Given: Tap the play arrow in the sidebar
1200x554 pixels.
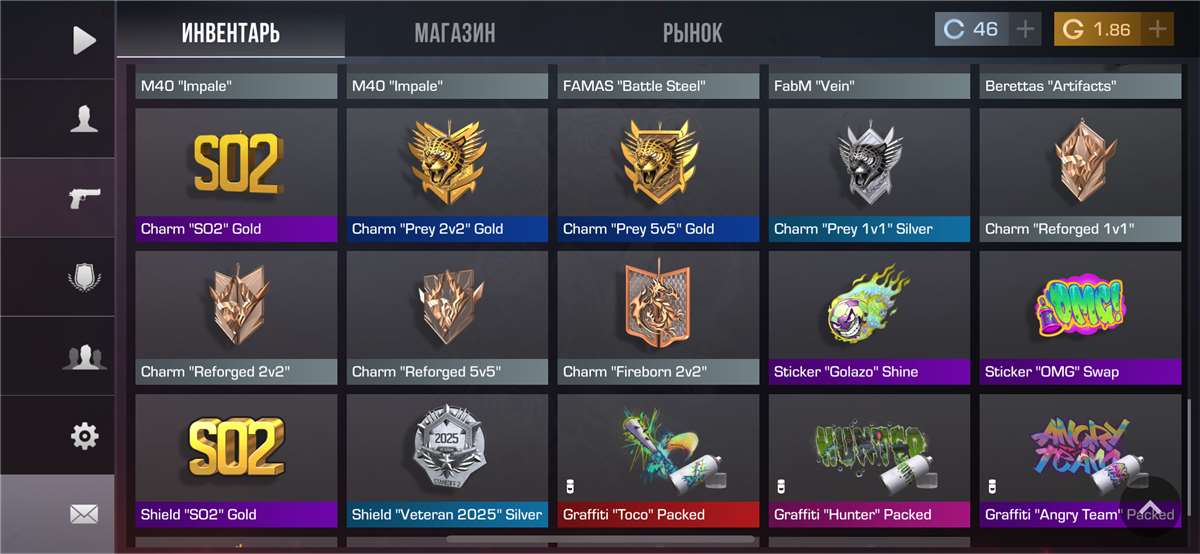Looking at the screenshot, I should click(84, 40).
